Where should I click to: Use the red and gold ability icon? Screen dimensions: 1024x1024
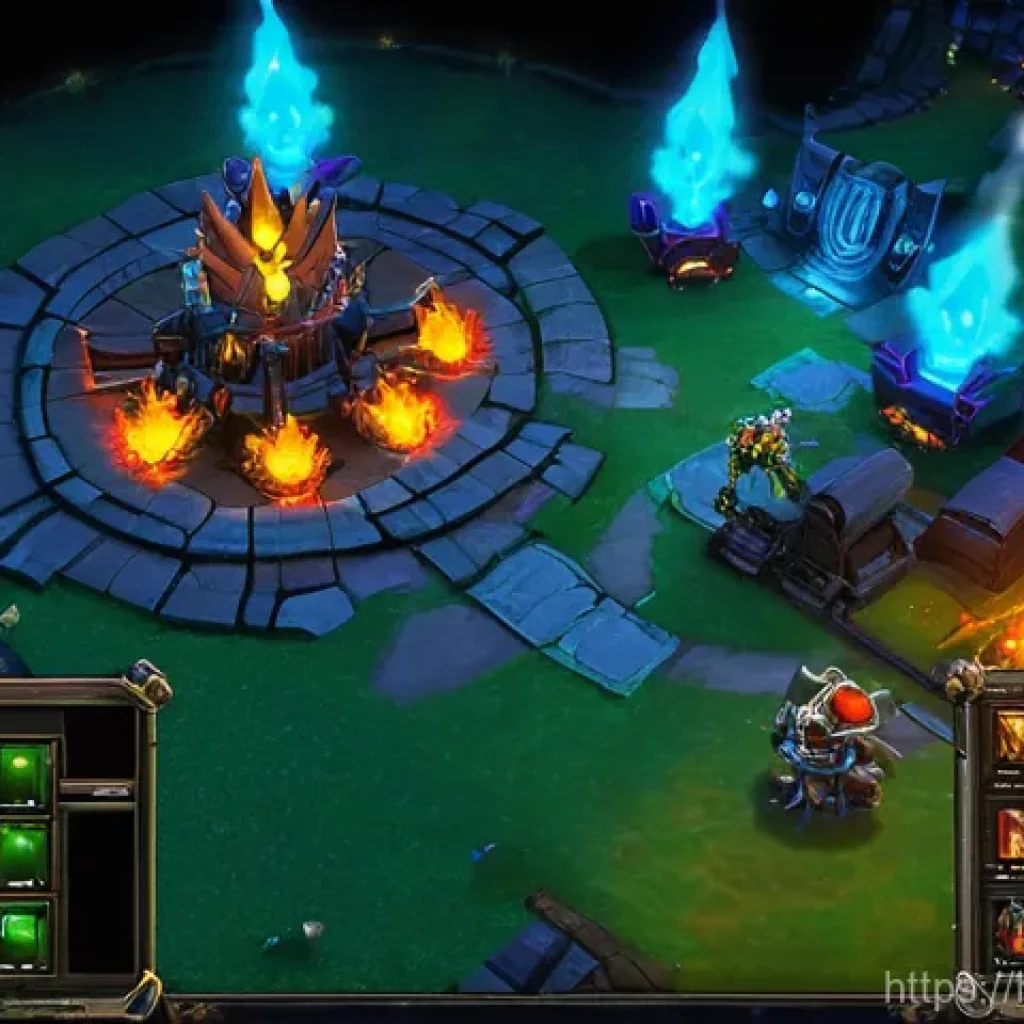1009,834
